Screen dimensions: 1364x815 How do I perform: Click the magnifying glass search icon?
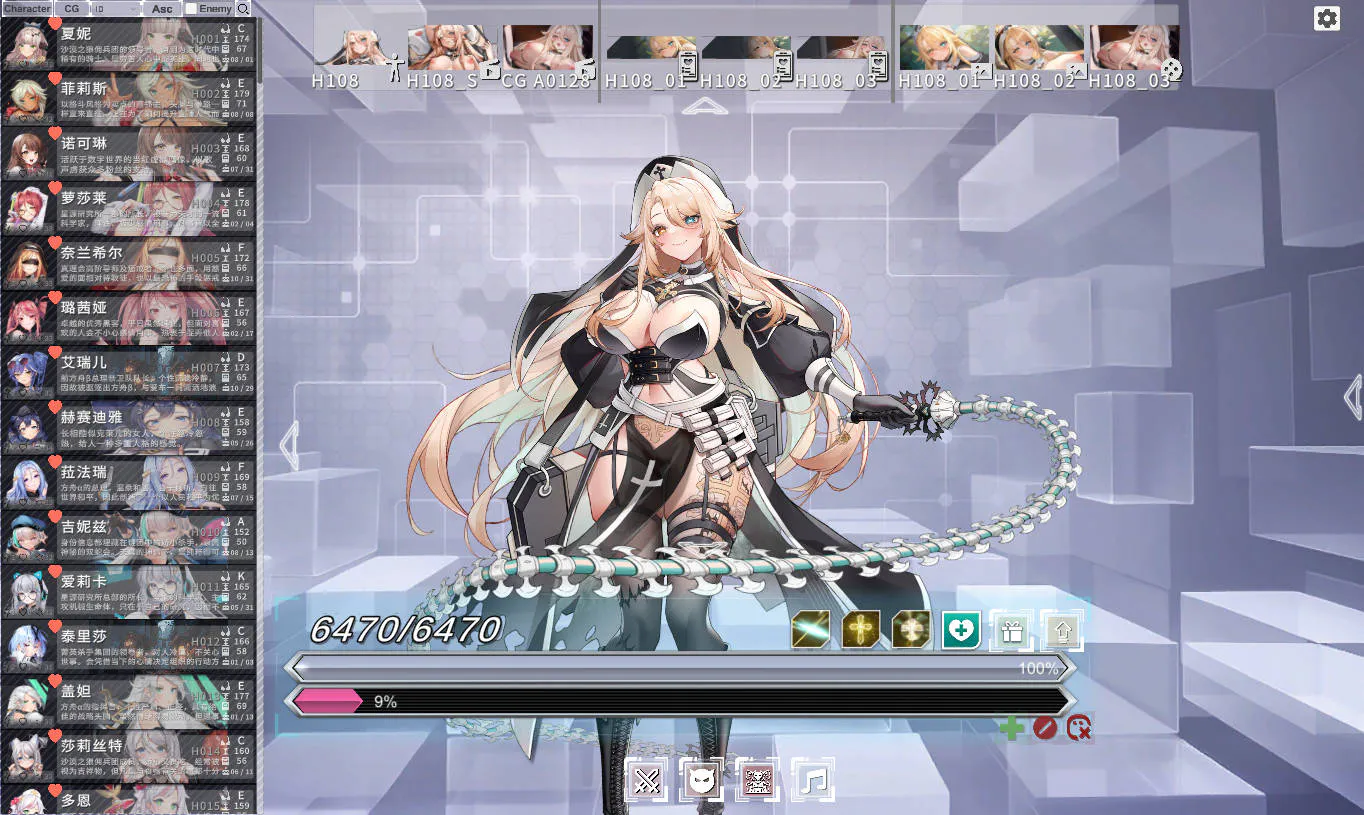pyautogui.click(x=243, y=9)
